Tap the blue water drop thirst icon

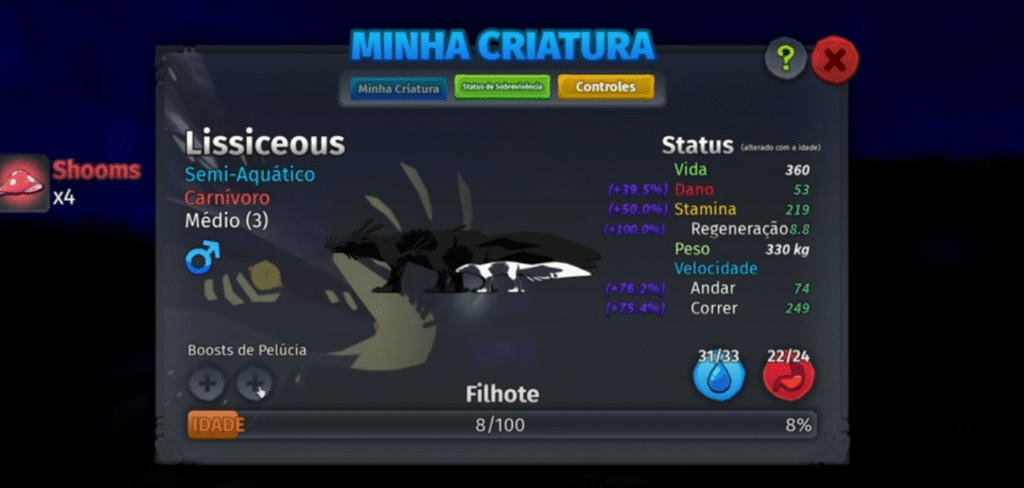click(x=719, y=377)
